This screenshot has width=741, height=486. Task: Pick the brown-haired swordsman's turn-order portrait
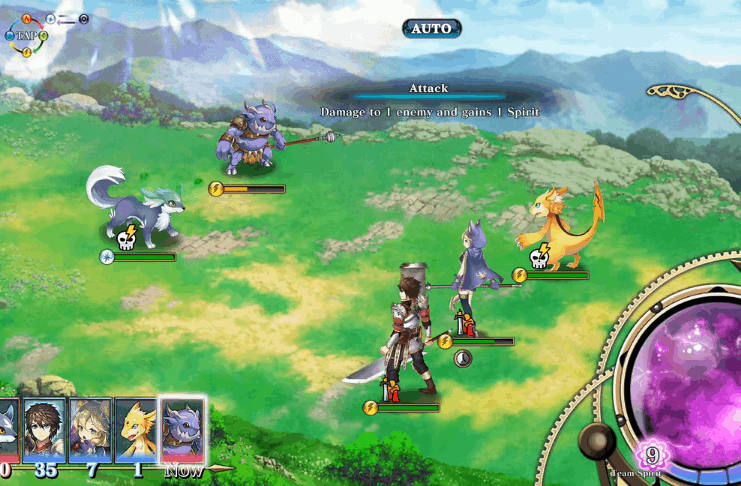pyautogui.click(x=45, y=430)
